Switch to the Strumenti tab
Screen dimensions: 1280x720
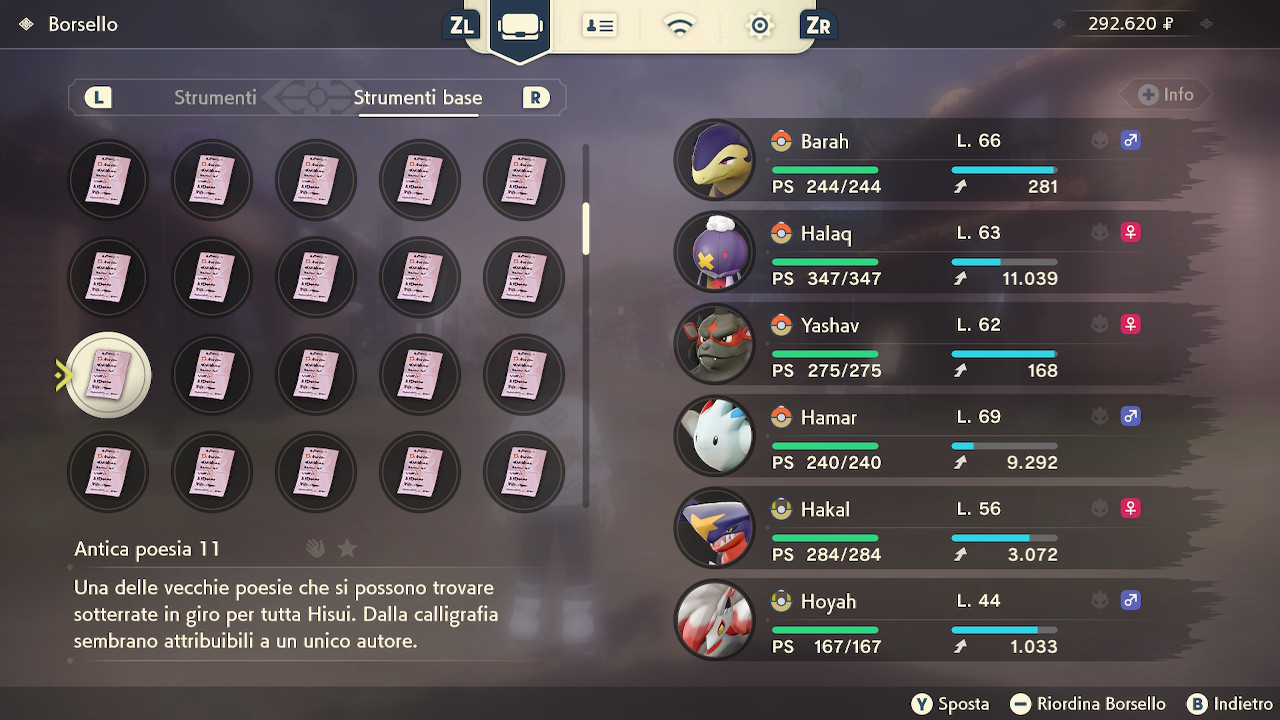click(x=215, y=97)
